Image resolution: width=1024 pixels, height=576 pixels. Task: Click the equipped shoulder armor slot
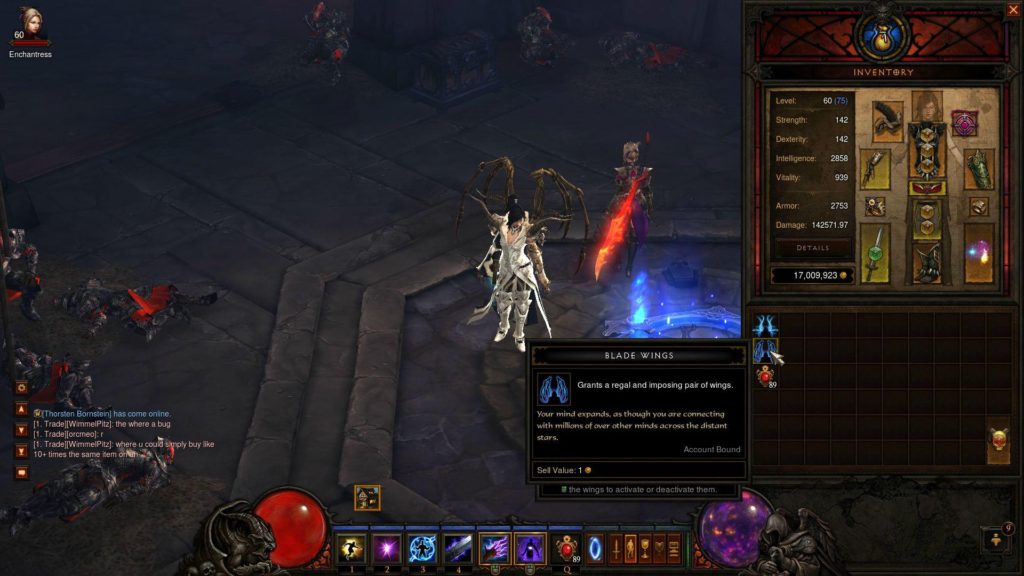point(887,121)
